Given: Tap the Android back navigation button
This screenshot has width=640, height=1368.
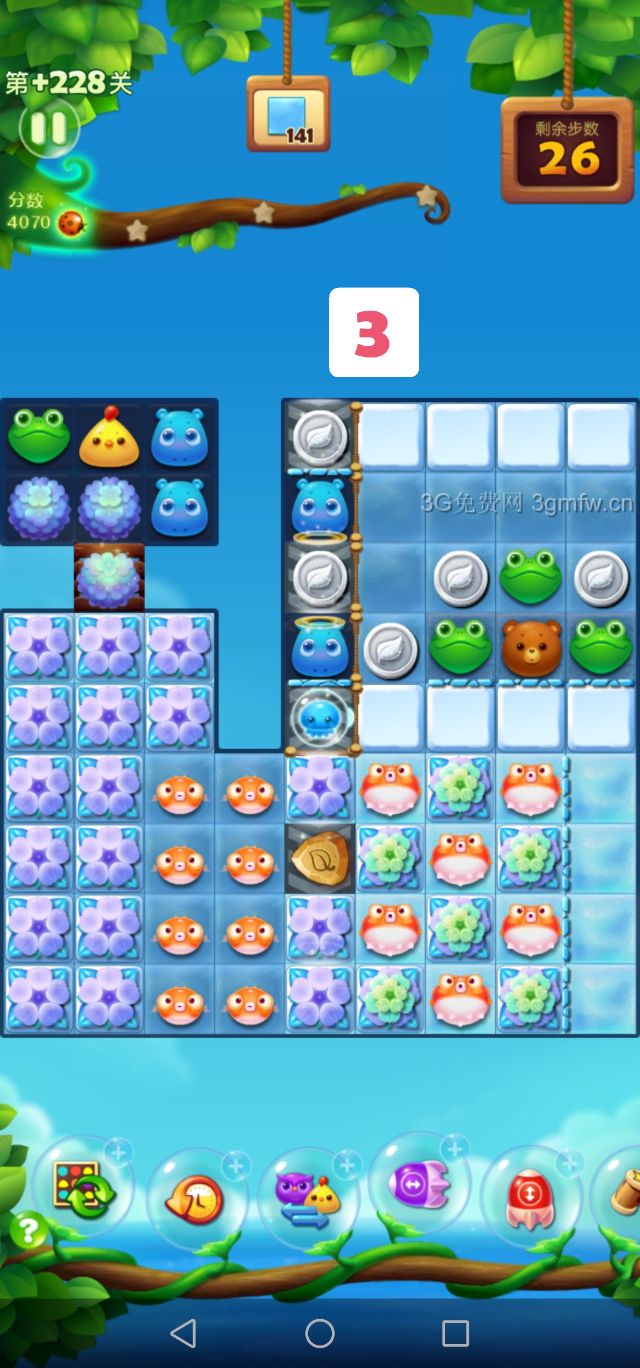Looking at the screenshot, I should 183,1333.
